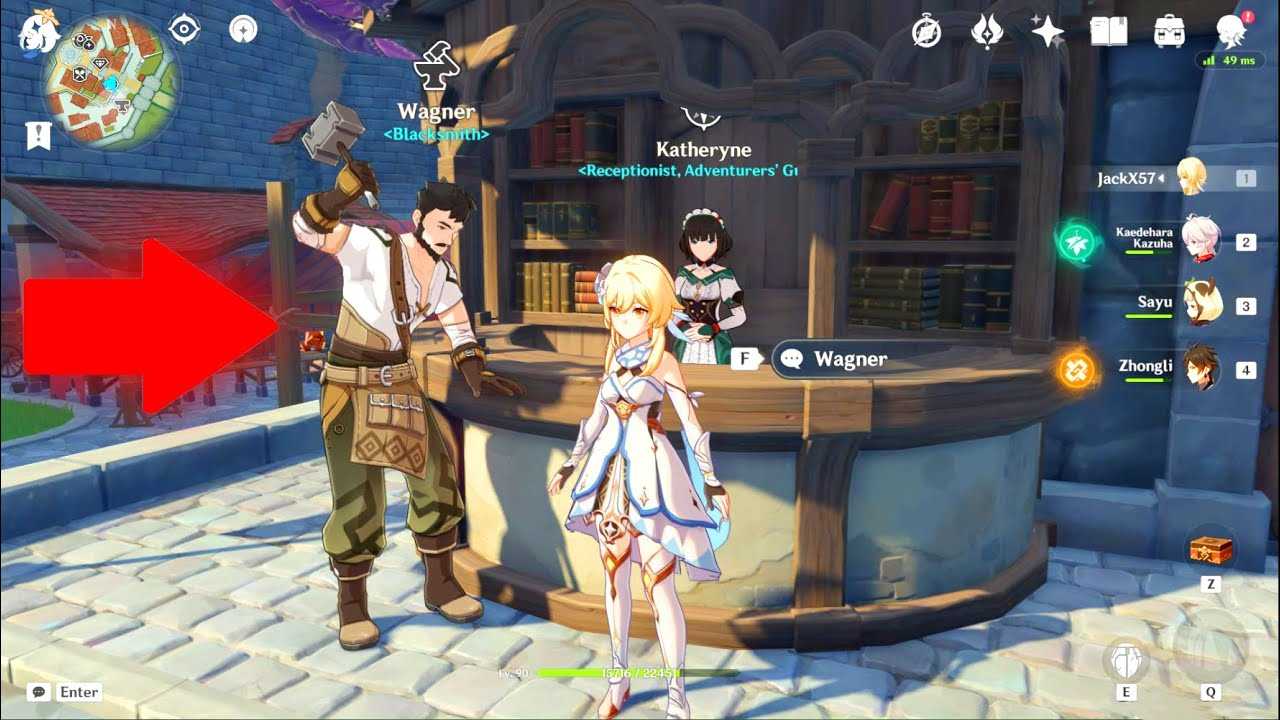
Task: Select JackX57's party slot
Action: [x=1192, y=178]
